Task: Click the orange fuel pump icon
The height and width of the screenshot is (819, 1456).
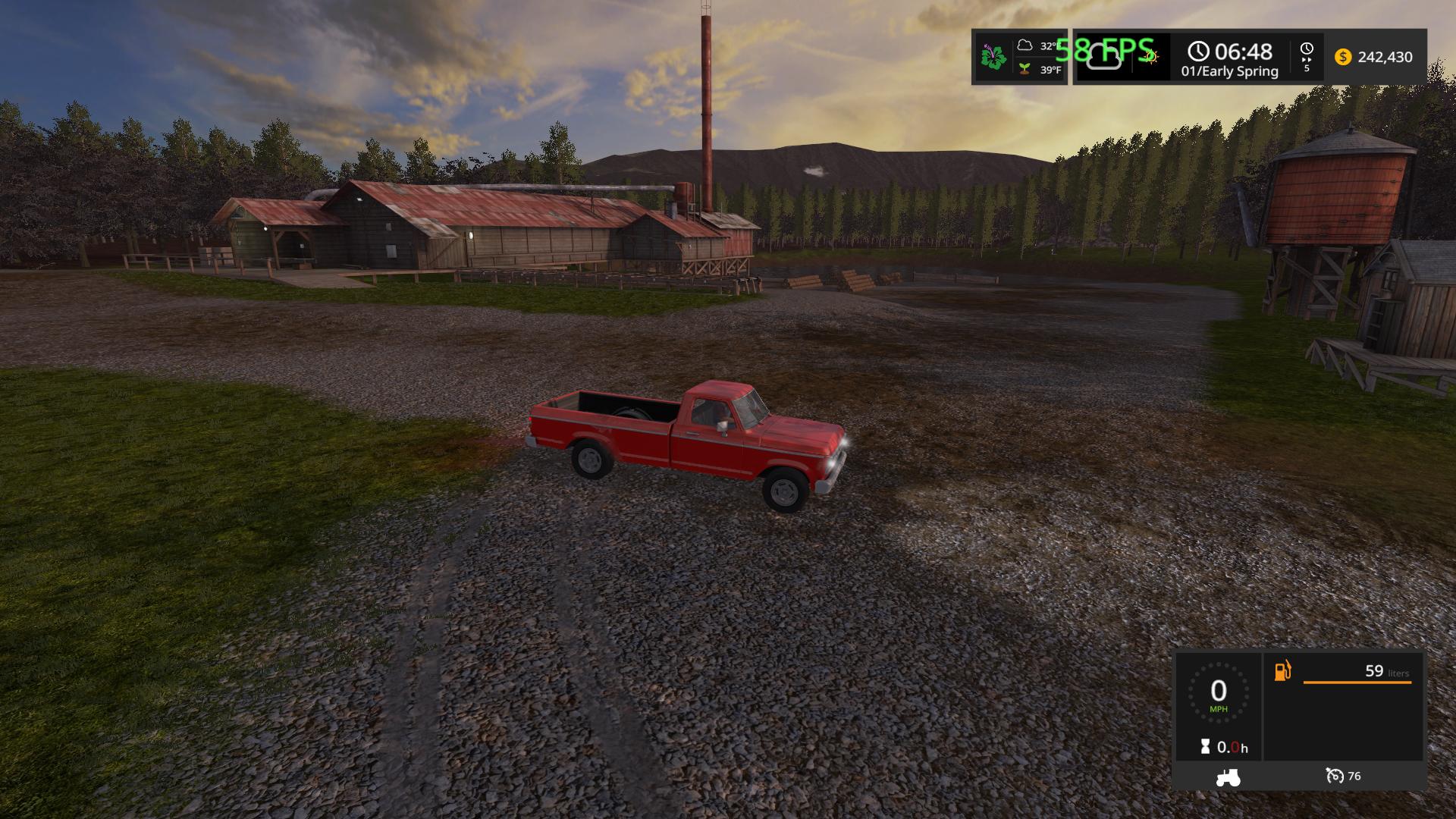Action: [x=1282, y=671]
